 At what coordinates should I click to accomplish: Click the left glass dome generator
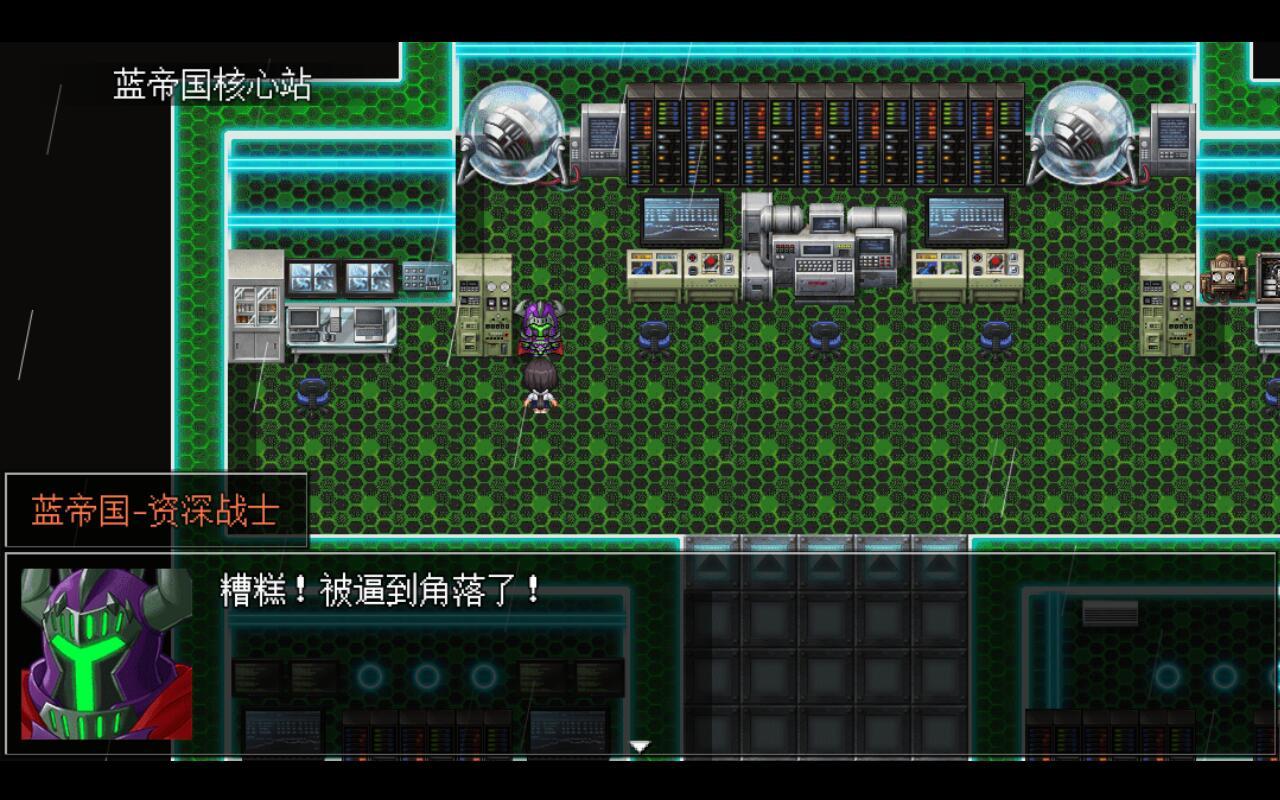[516, 135]
